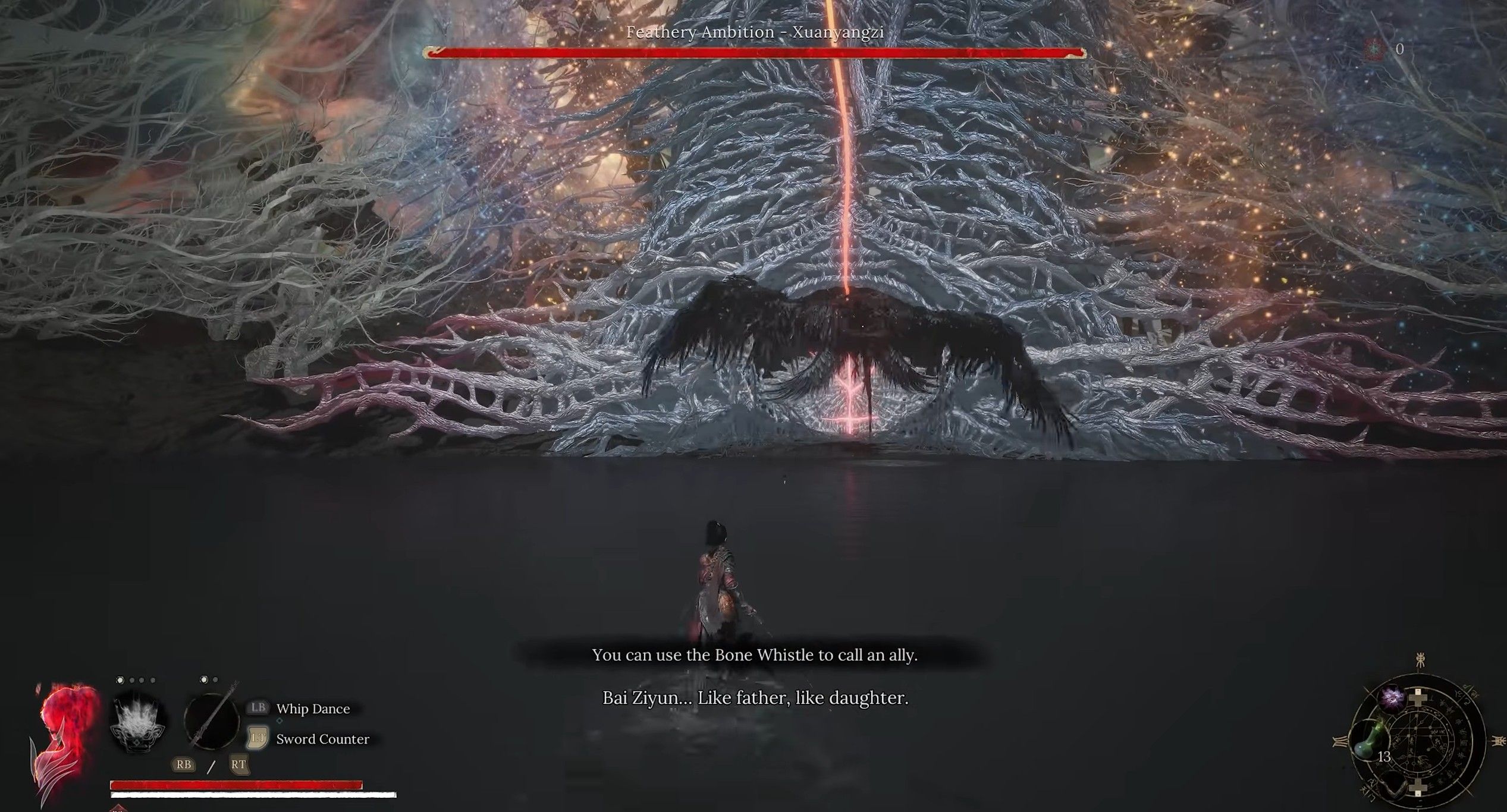Click the gourd charge count showing 13
Viewport: 1507px width, 812px height.
1385,757
